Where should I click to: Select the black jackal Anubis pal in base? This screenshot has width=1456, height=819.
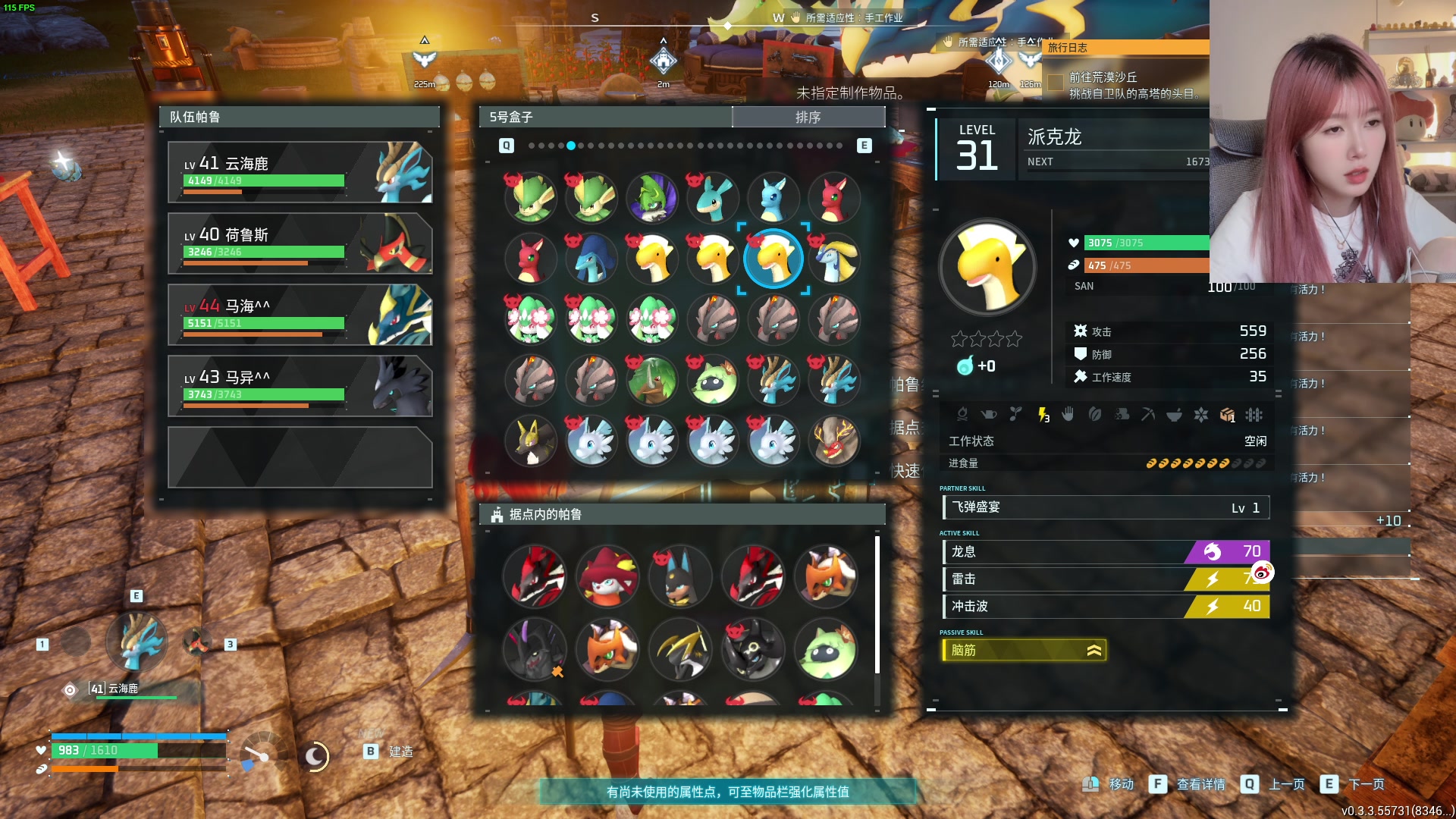click(x=680, y=576)
